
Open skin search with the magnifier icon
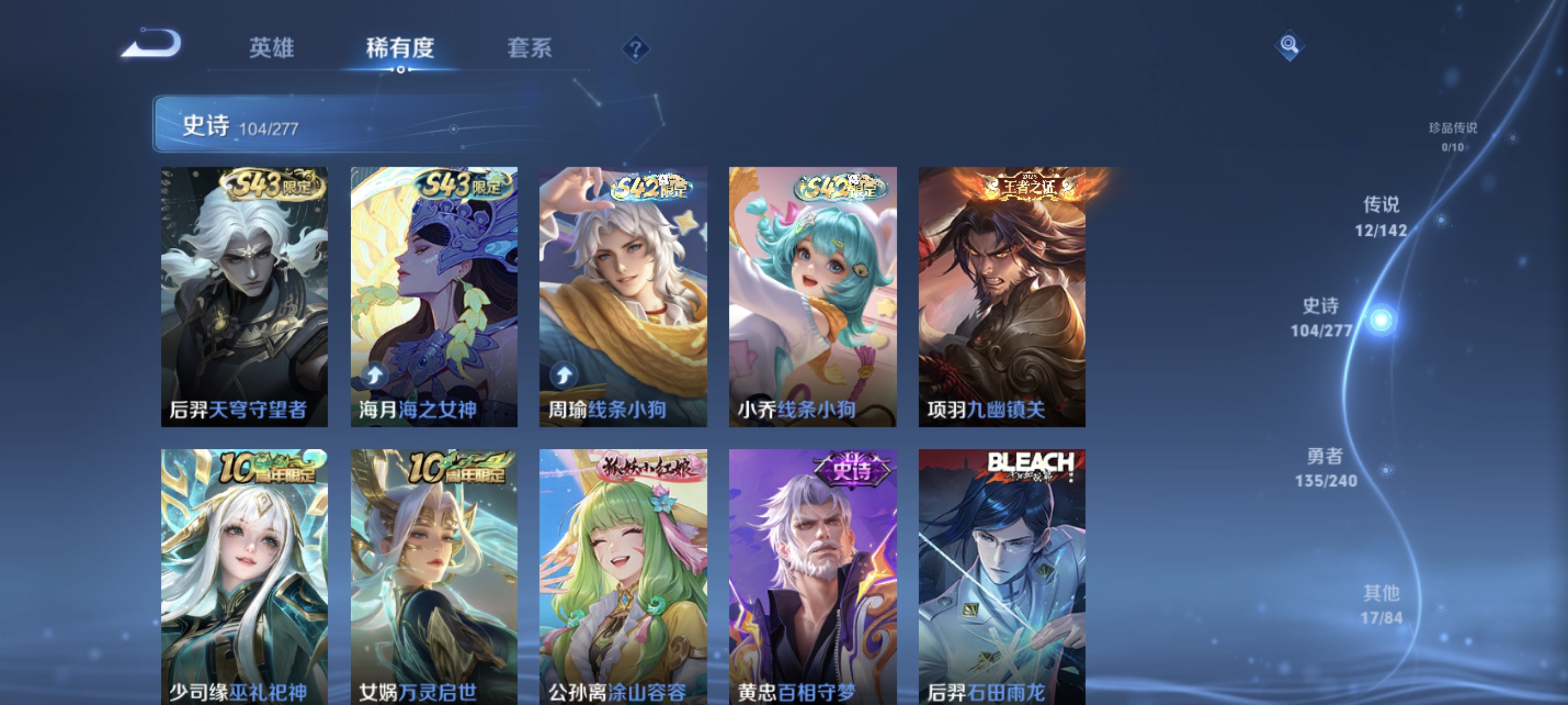tap(1291, 45)
